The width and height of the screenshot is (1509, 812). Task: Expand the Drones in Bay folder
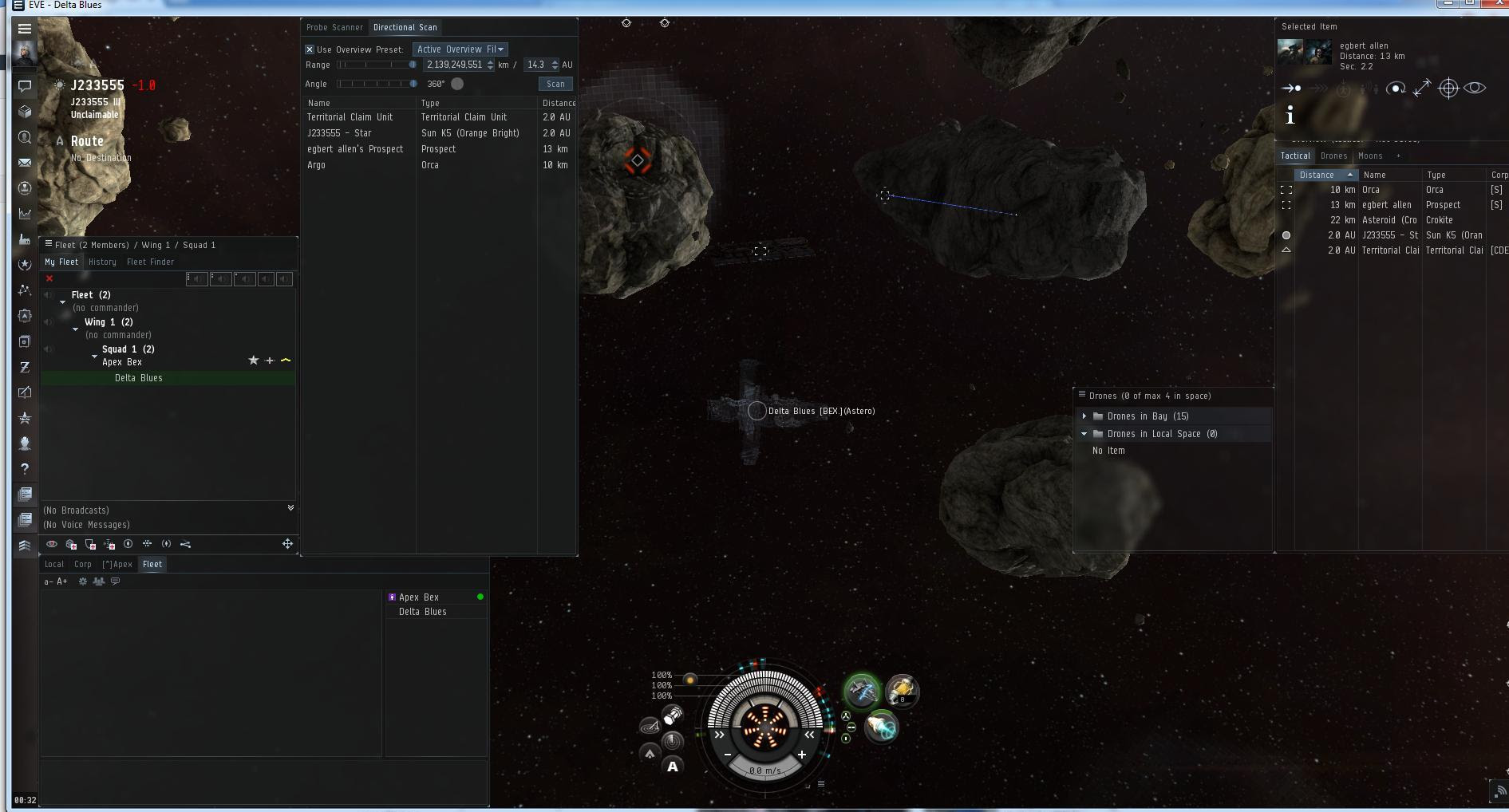[x=1084, y=416]
